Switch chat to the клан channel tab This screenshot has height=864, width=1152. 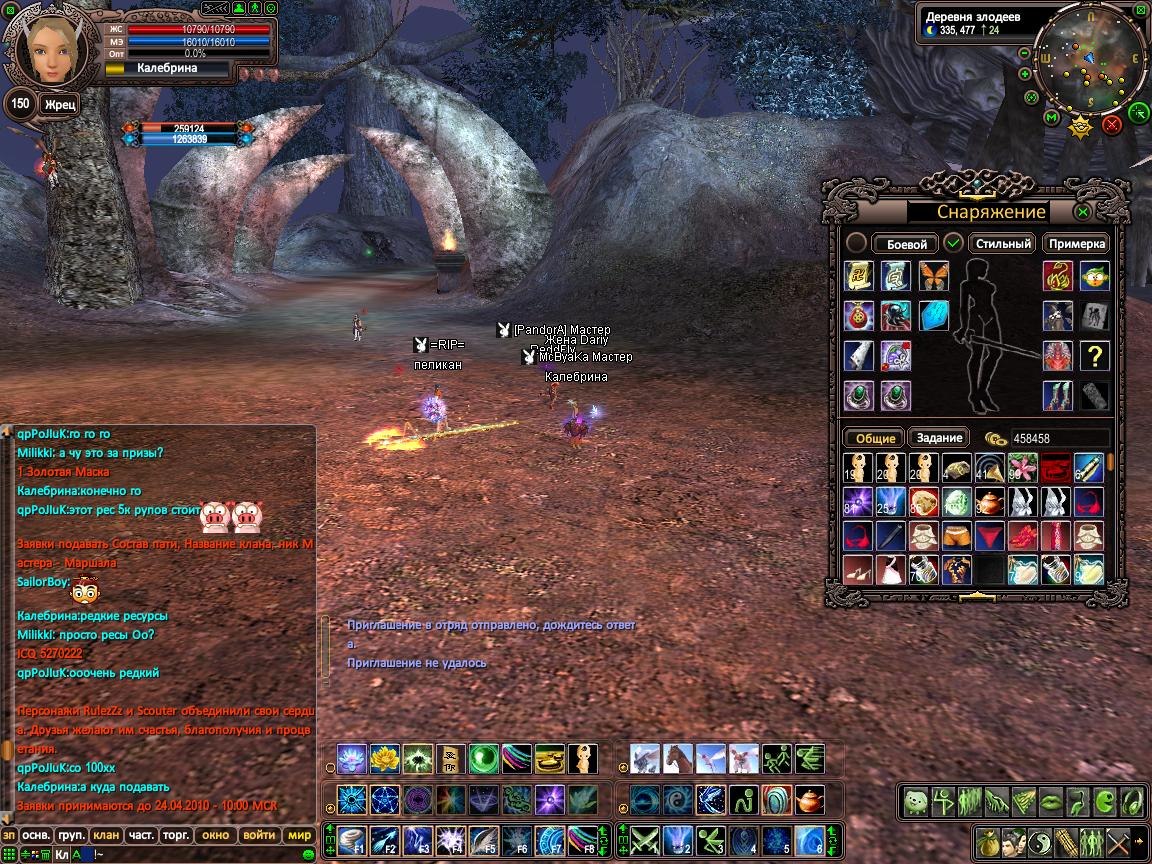tap(107, 835)
